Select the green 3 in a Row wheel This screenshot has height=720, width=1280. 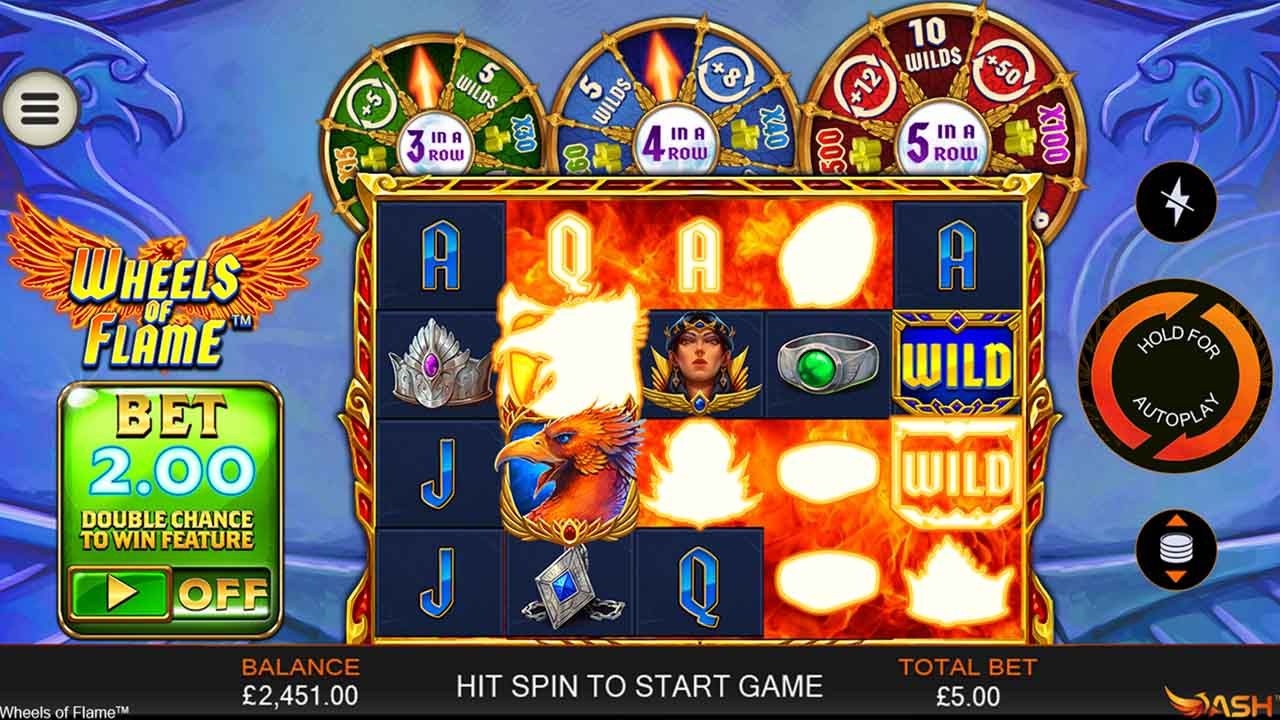click(x=440, y=143)
